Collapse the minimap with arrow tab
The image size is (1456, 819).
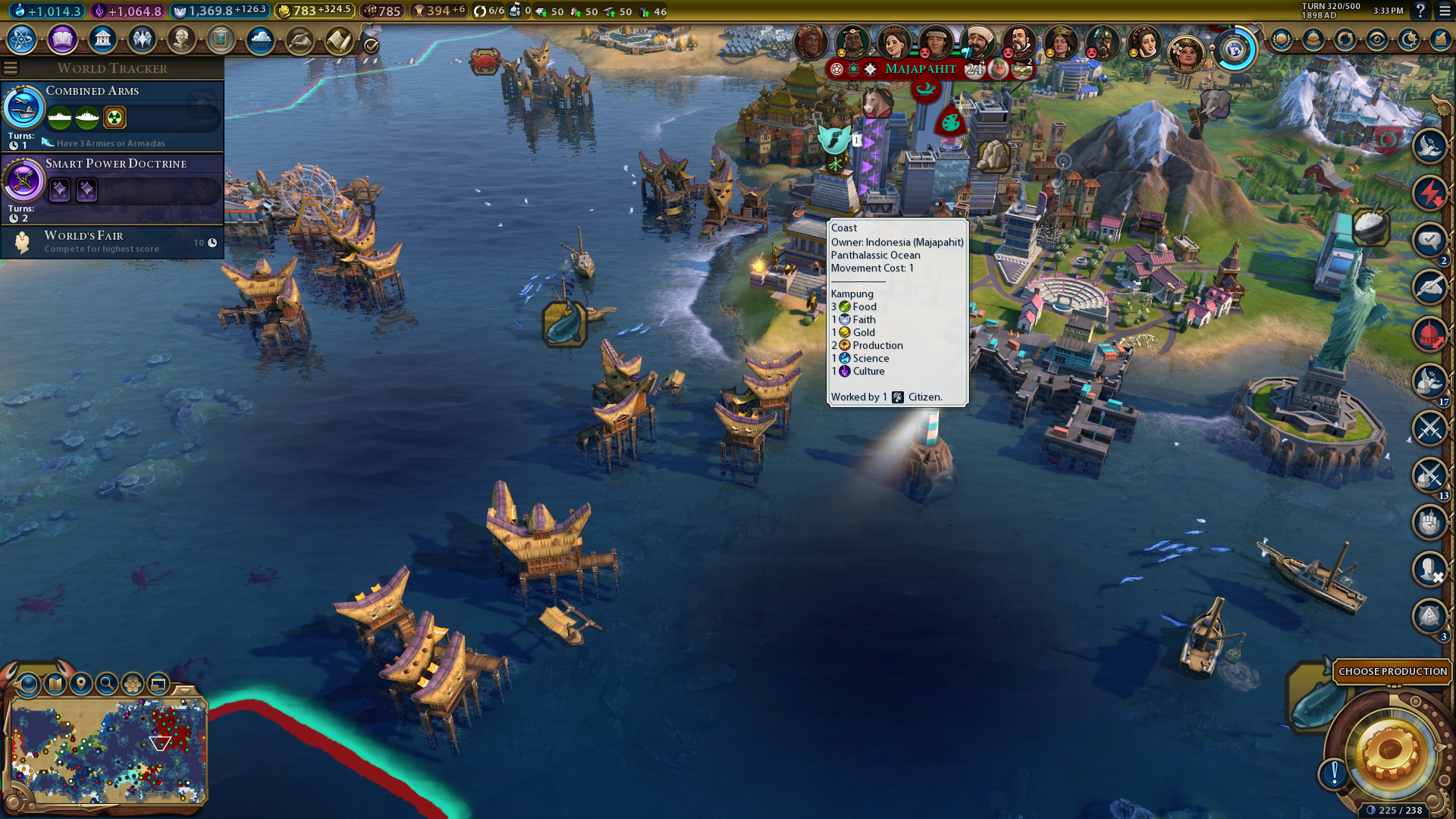click(185, 689)
